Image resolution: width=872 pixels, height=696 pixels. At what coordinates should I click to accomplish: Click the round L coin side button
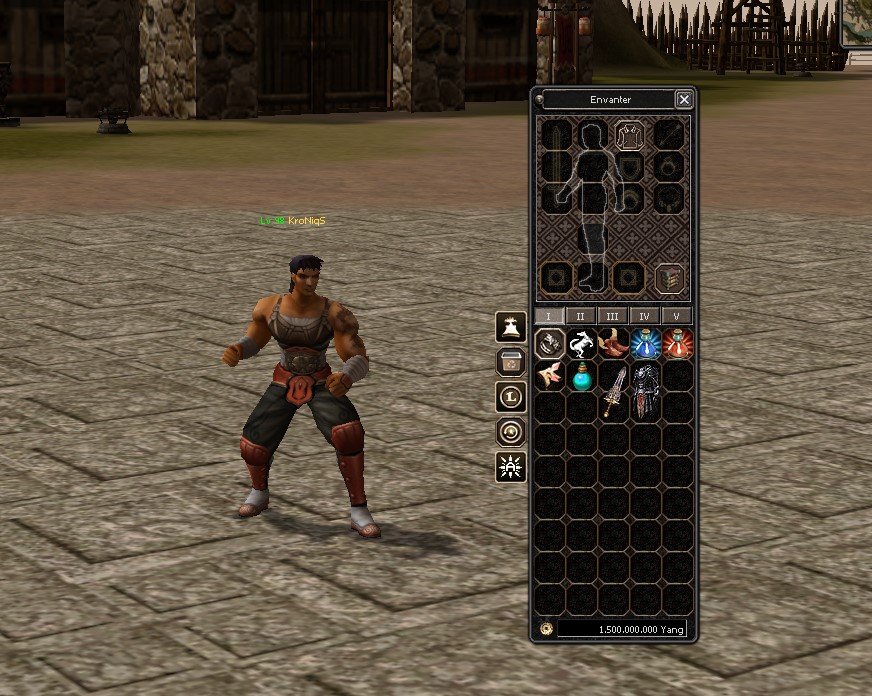(511, 396)
